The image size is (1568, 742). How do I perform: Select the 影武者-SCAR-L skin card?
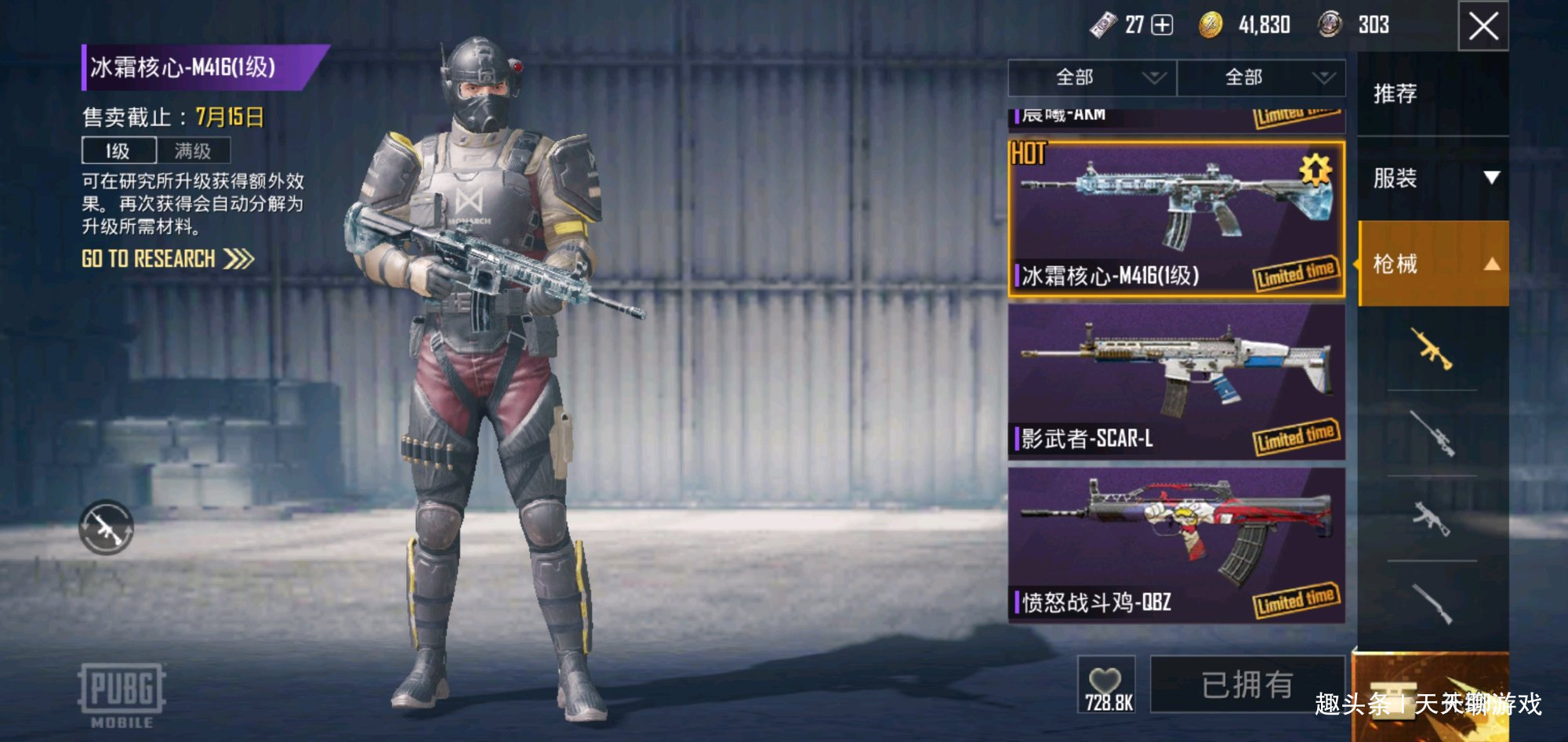point(1176,382)
